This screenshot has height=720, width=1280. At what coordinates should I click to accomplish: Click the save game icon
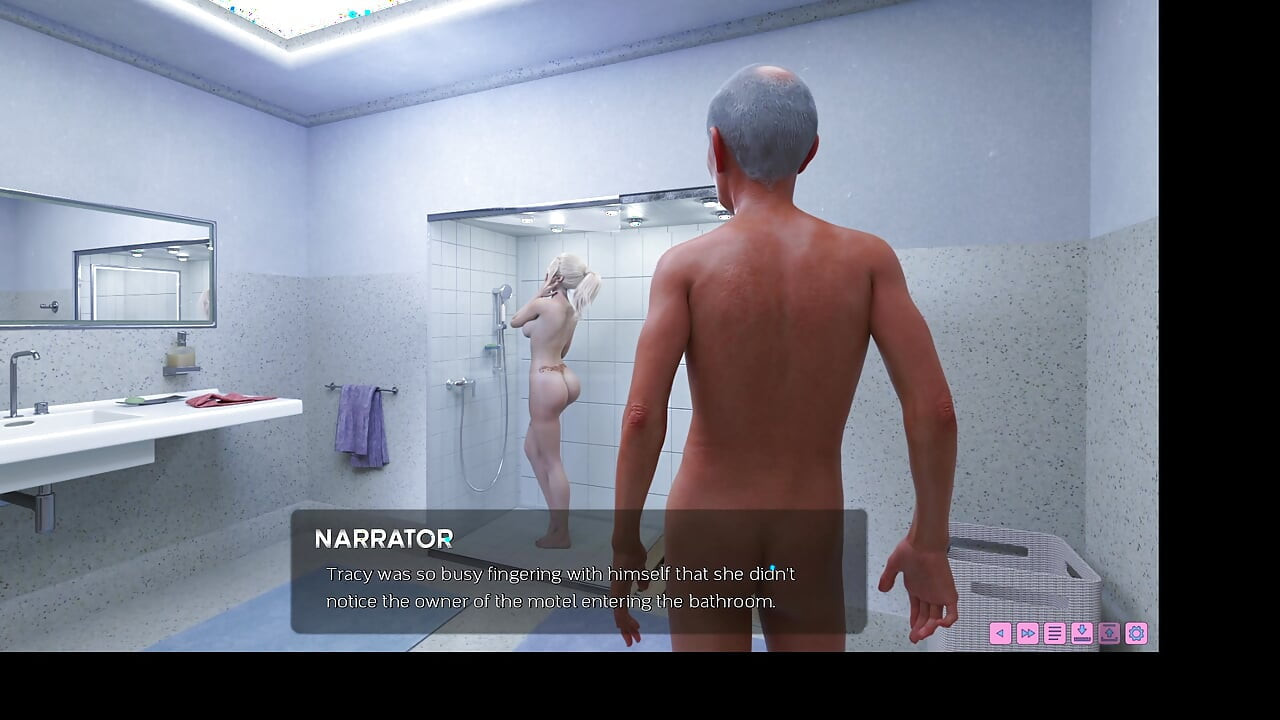tap(1082, 633)
